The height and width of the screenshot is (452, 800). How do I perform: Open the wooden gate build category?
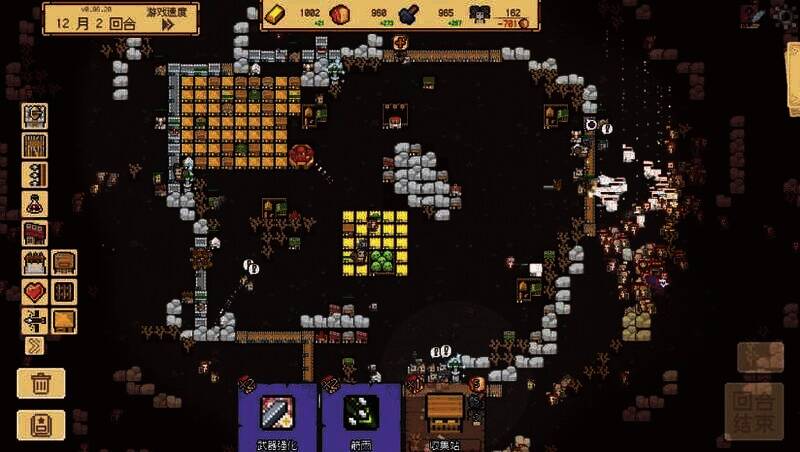[35, 145]
